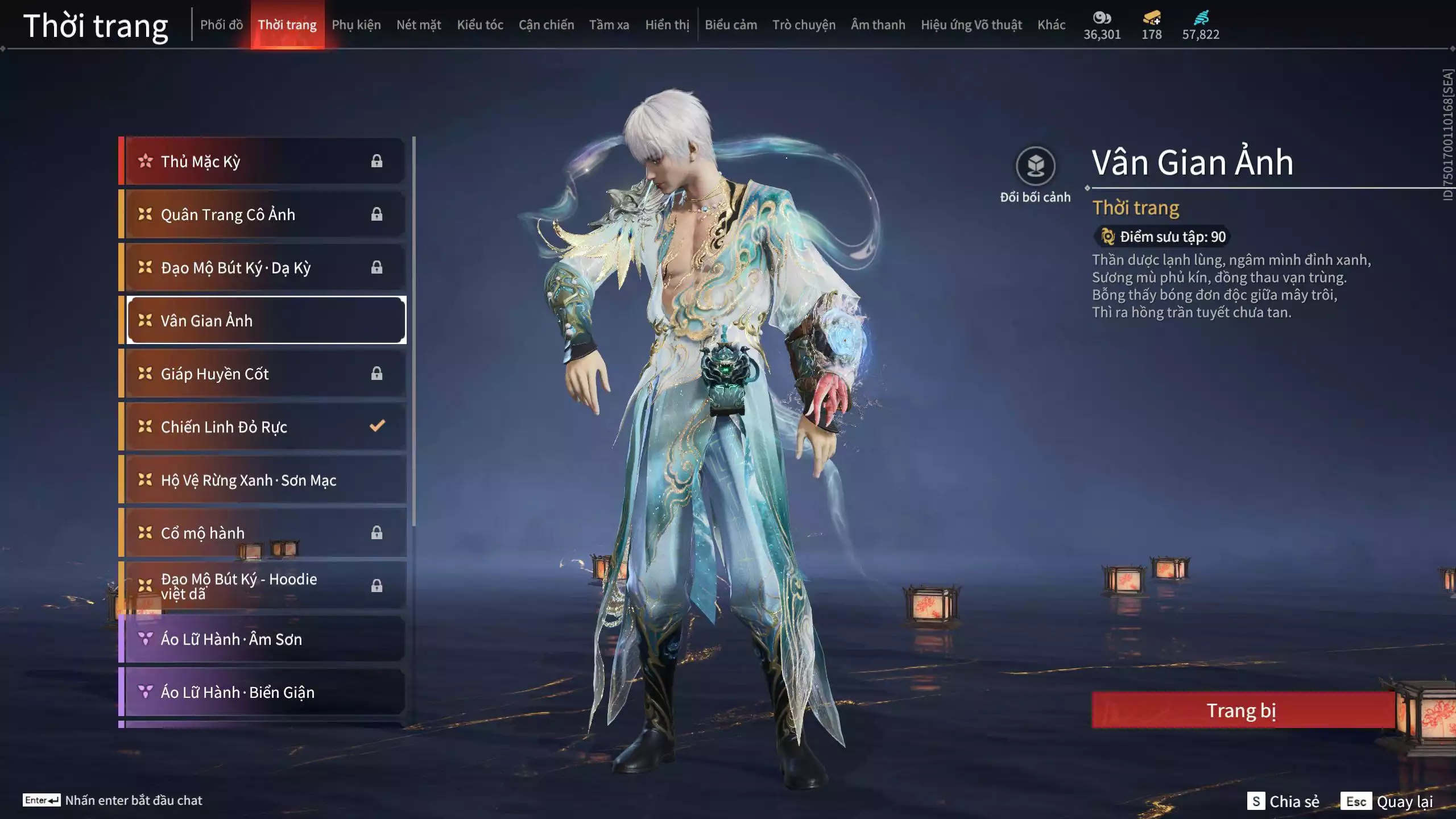The image size is (1456, 819).
Task: Show the Biểu cảm tab
Action: click(x=731, y=25)
